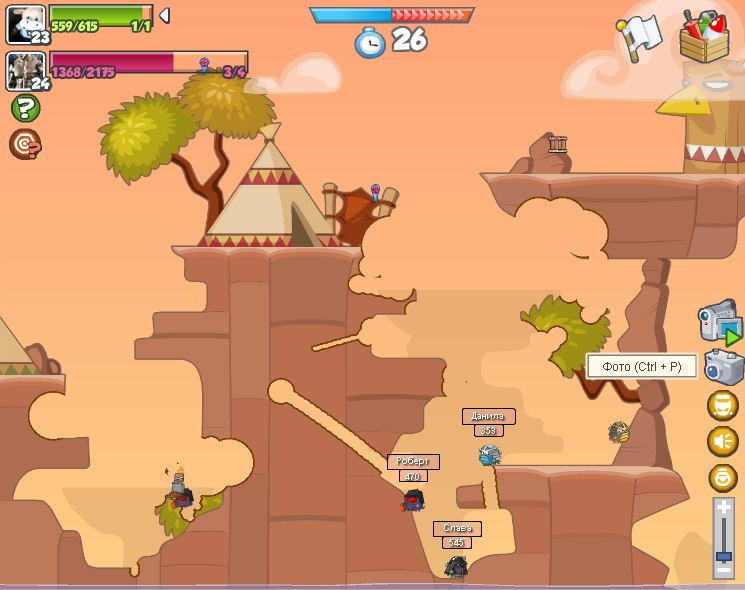
Task: Click the round button below the speaker
Action: click(722, 477)
